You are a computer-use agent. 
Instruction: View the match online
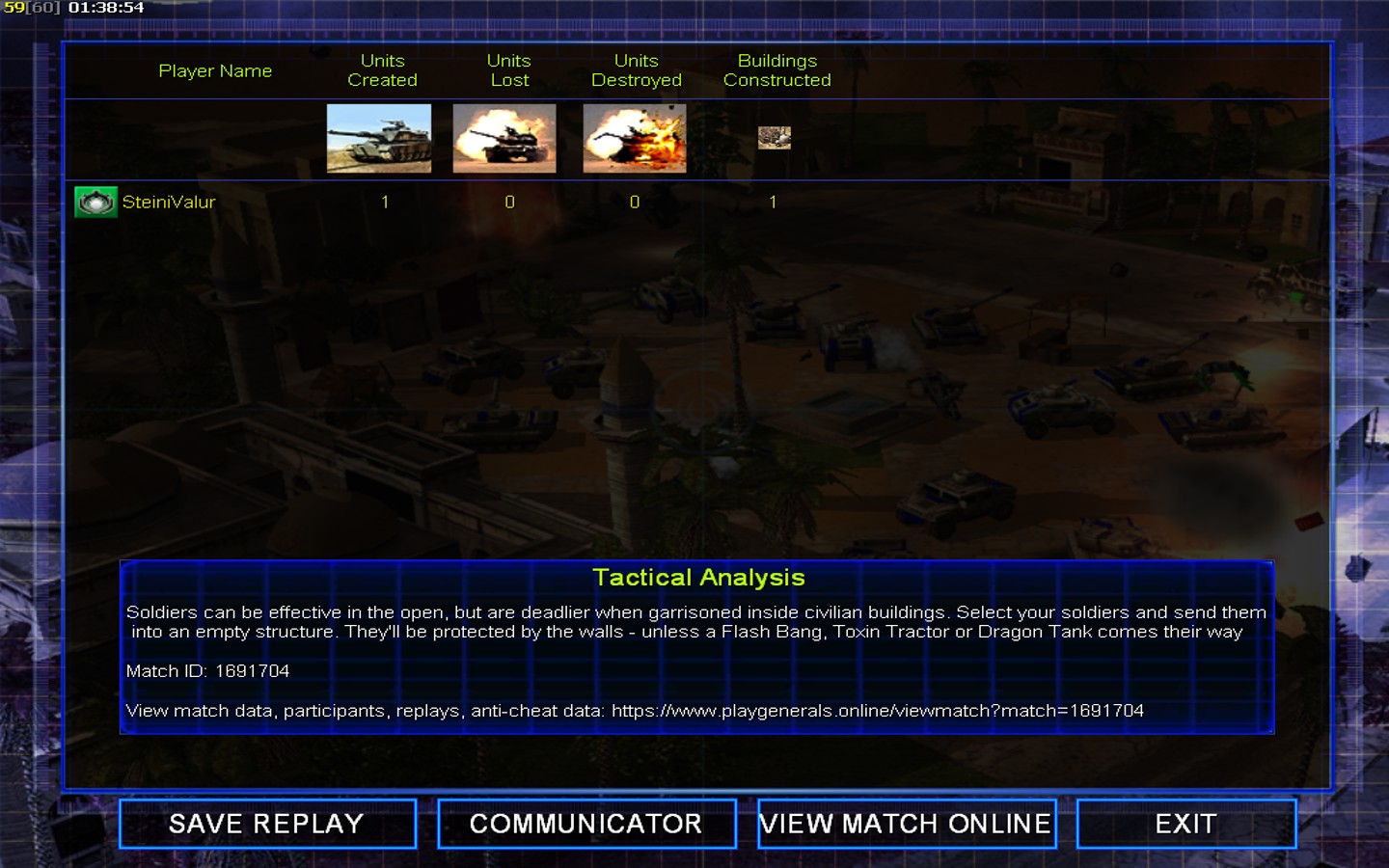tap(906, 824)
